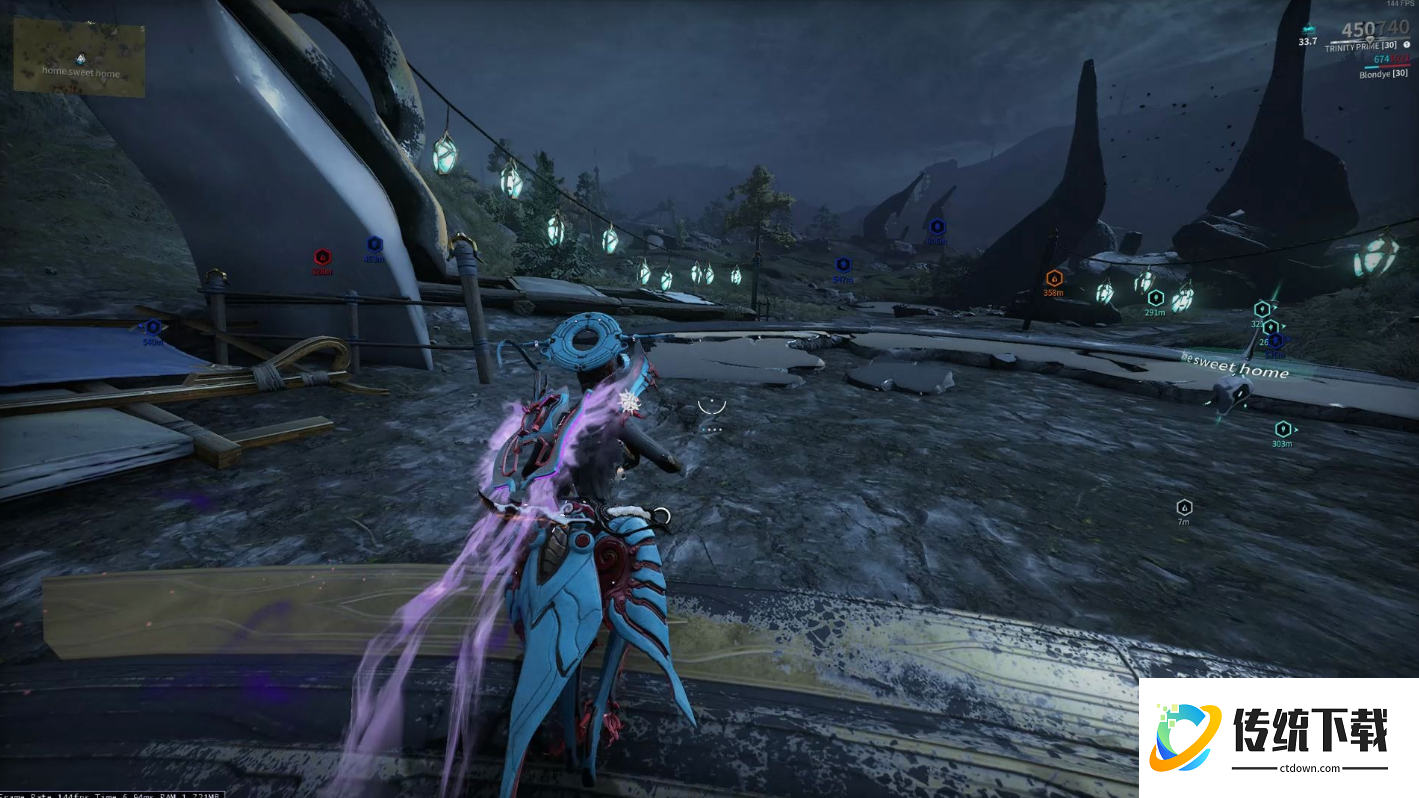Click the teal 303m waypoint marker

[1282, 429]
